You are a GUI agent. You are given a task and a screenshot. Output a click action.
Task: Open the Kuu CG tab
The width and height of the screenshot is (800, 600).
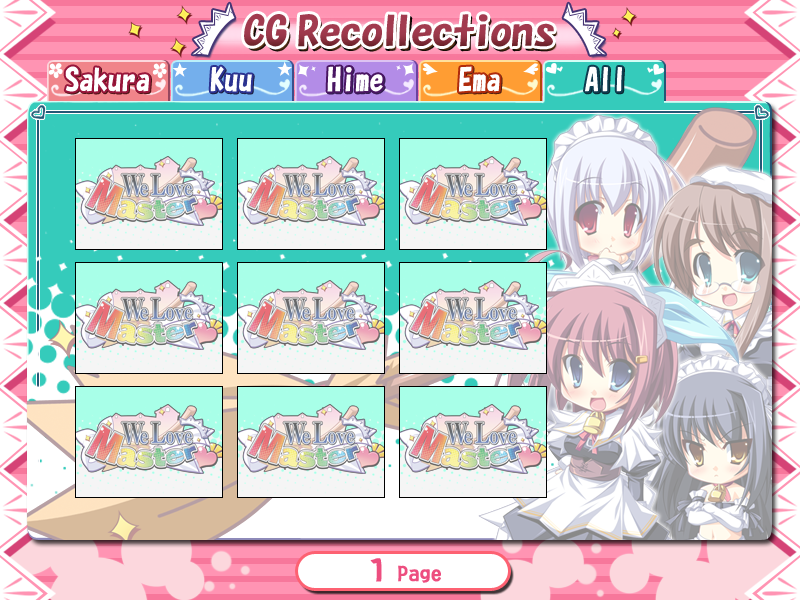click(232, 81)
